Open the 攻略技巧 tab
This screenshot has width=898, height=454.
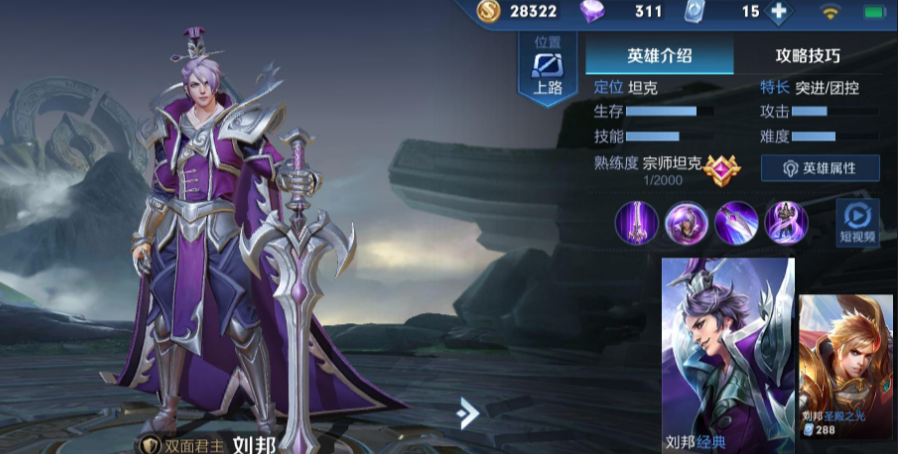tap(807, 56)
